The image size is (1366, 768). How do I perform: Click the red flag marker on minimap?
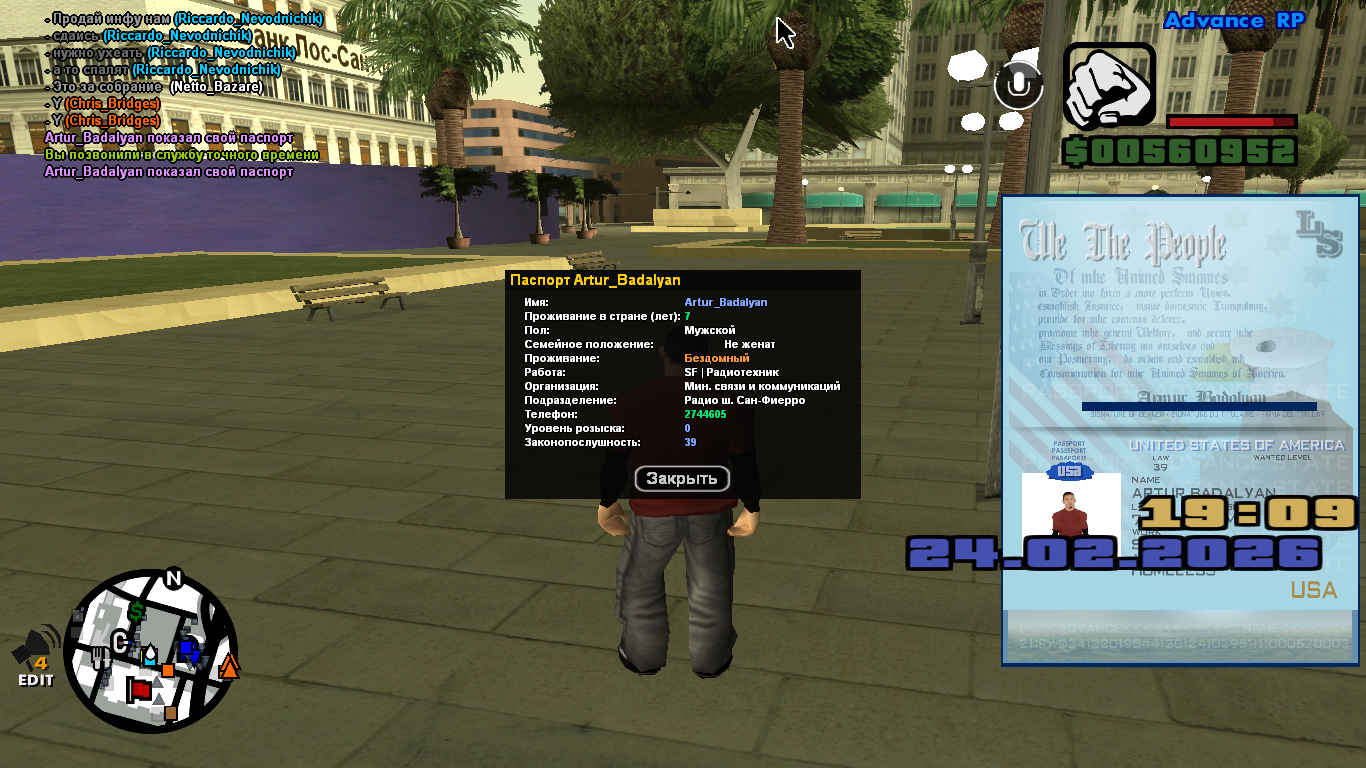tap(139, 690)
